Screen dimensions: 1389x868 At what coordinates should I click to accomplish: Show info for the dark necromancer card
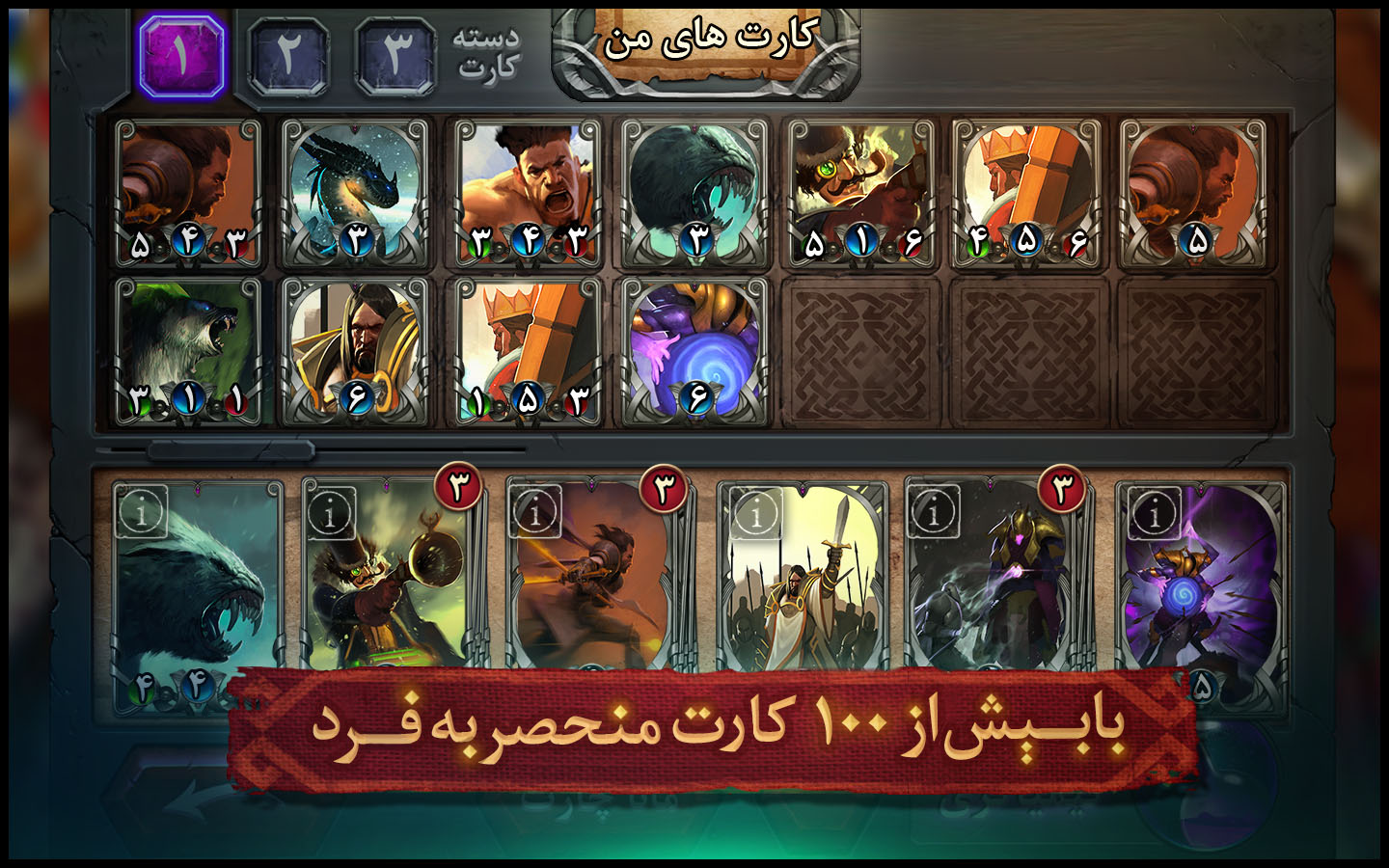[x=933, y=511]
